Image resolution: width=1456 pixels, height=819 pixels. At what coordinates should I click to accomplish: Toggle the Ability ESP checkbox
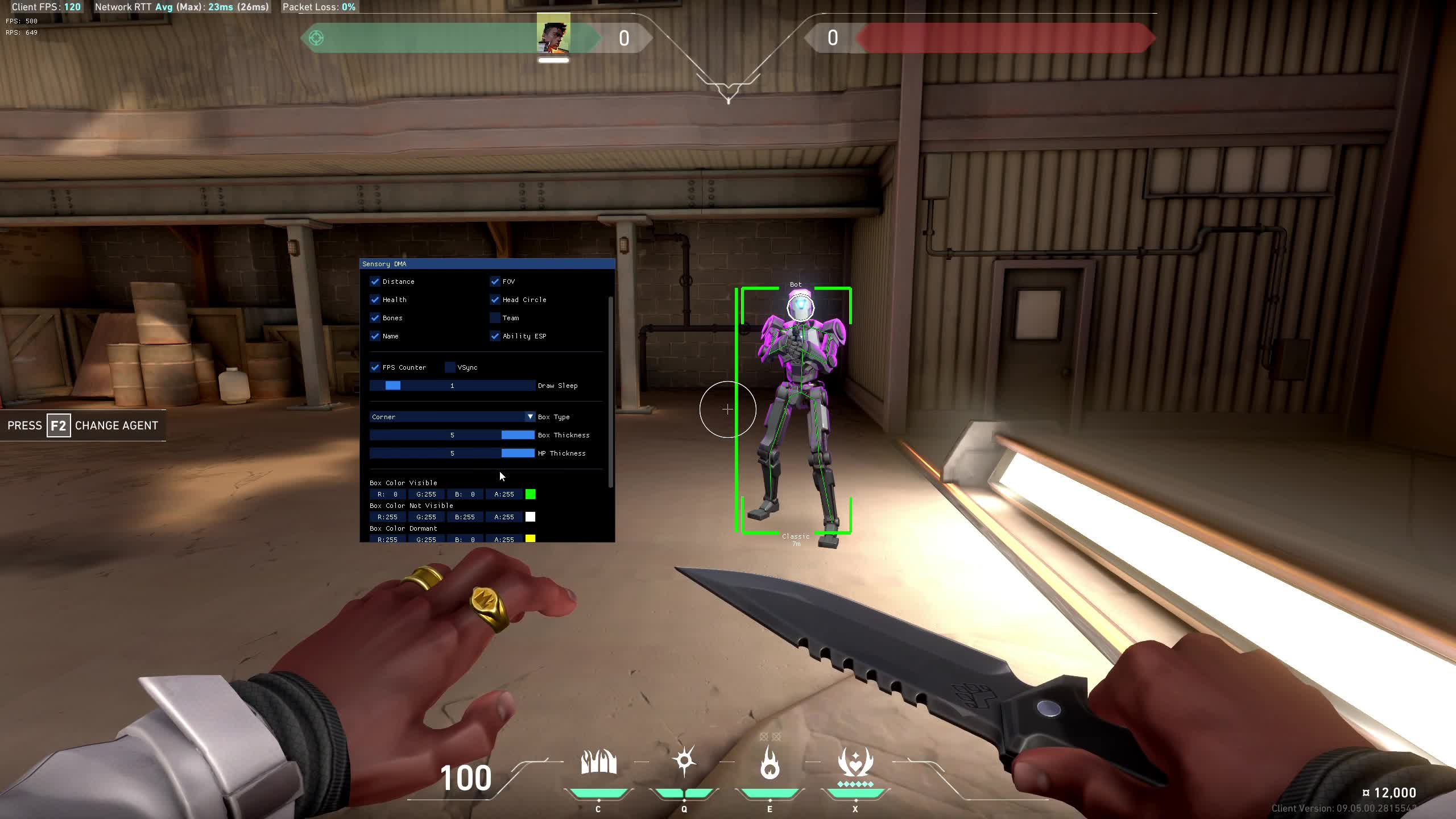495,336
